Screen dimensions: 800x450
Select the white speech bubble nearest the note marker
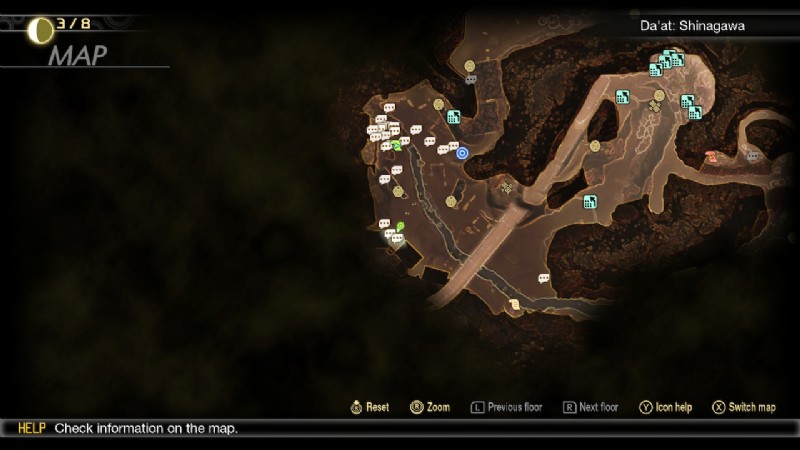click(x=544, y=278)
